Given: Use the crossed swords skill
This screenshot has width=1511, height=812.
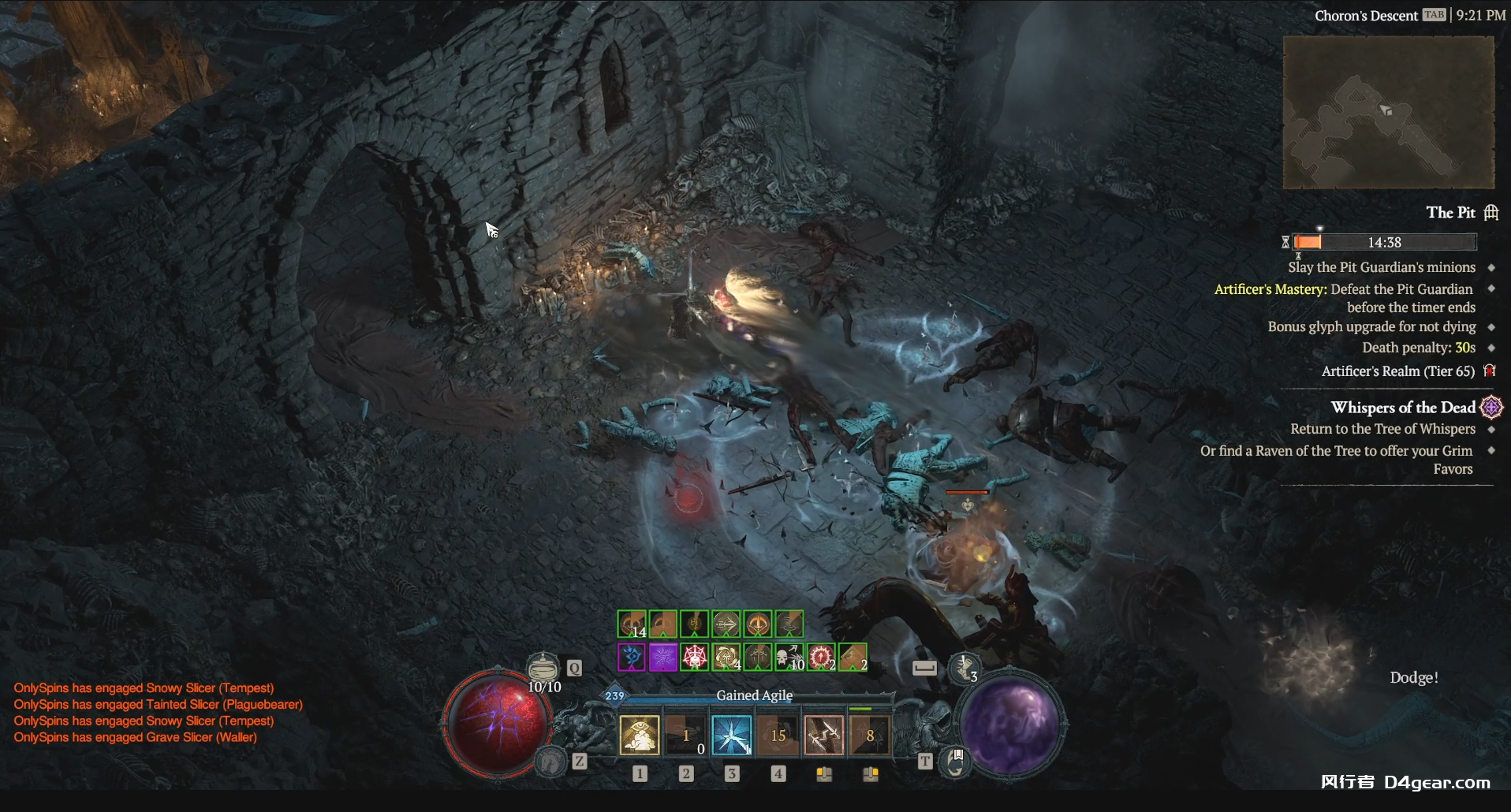Looking at the screenshot, I should [x=823, y=736].
